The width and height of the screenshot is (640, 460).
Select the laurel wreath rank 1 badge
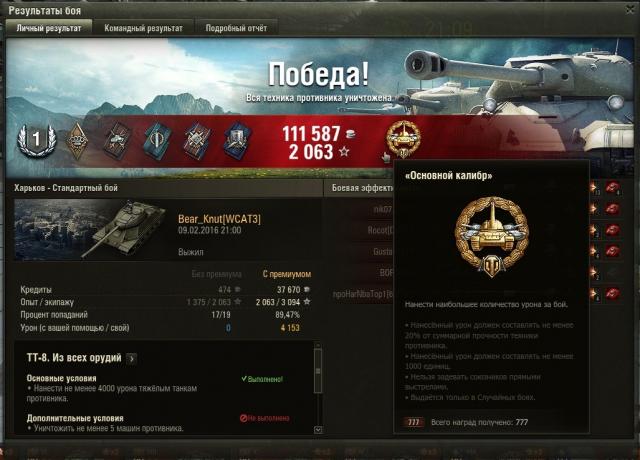(x=35, y=141)
